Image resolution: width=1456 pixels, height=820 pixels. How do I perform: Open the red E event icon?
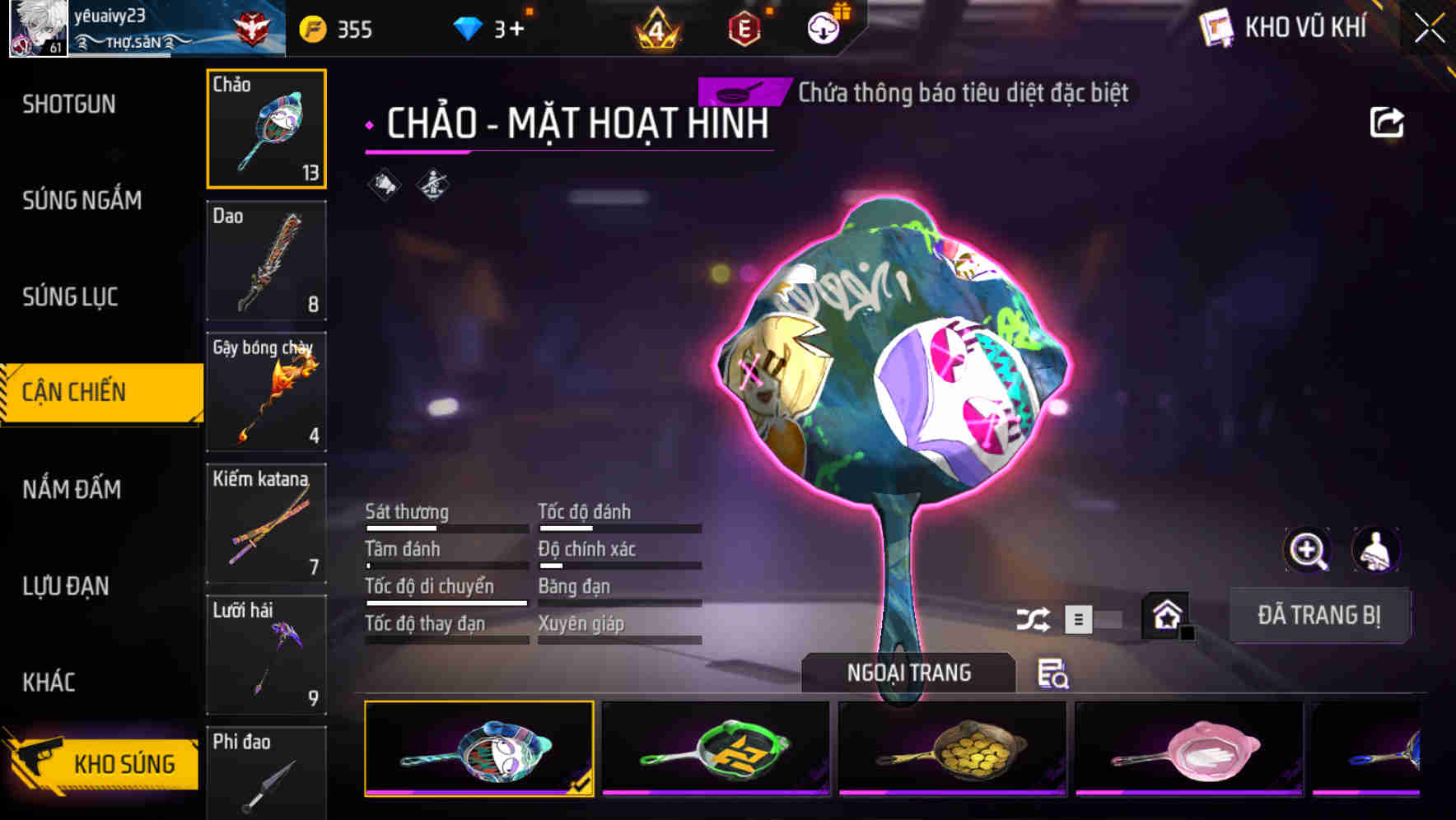[744, 28]
